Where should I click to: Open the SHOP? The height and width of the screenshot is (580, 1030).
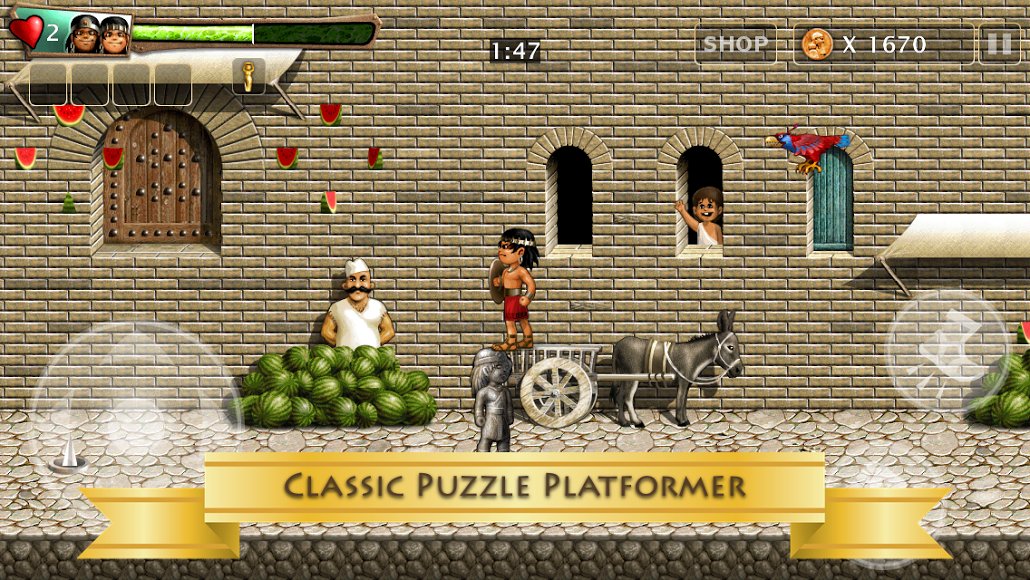tap(735, 44)
